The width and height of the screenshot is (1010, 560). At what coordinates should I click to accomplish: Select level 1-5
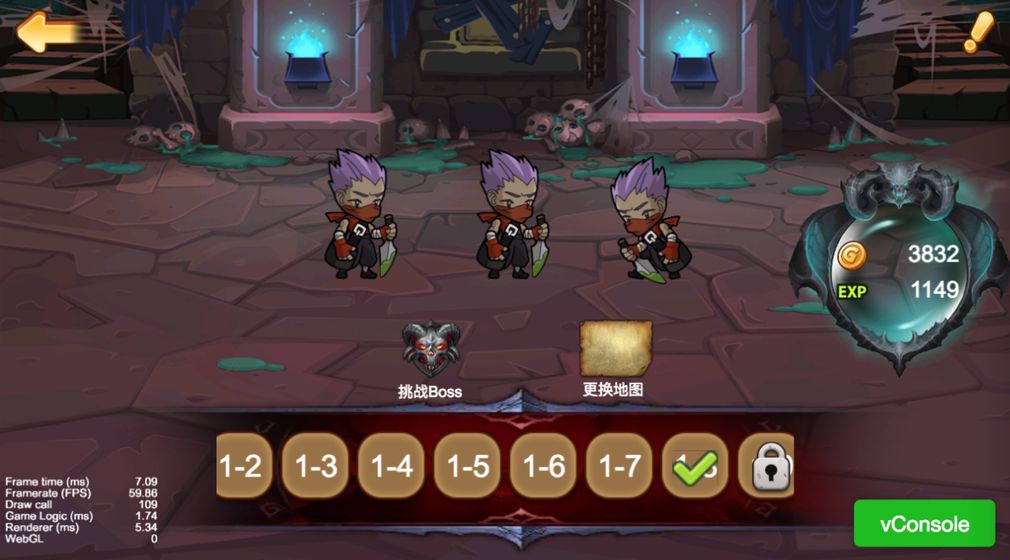[468, 466]
